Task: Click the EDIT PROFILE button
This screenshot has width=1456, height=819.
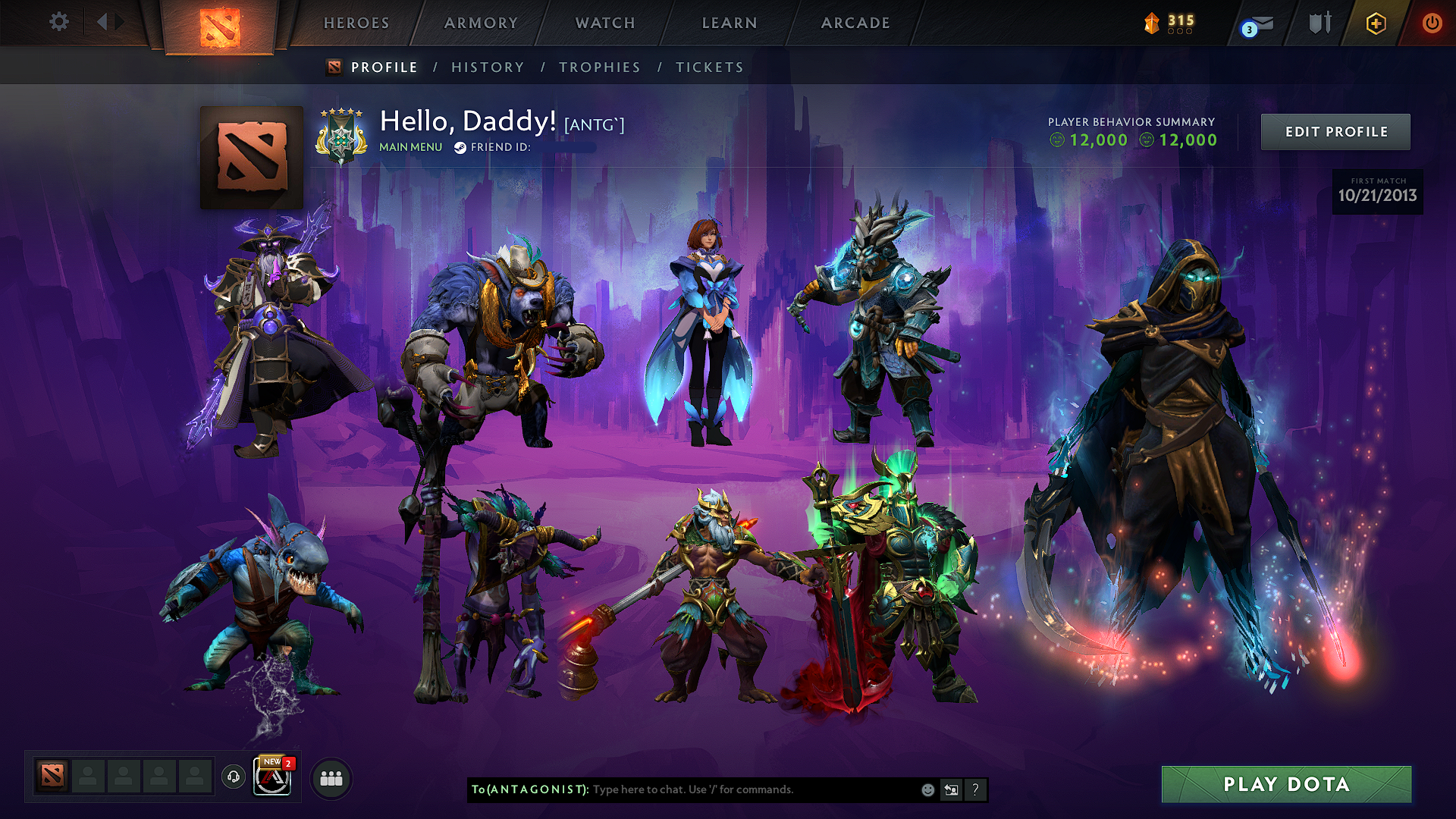Action: coord(1335,131)
